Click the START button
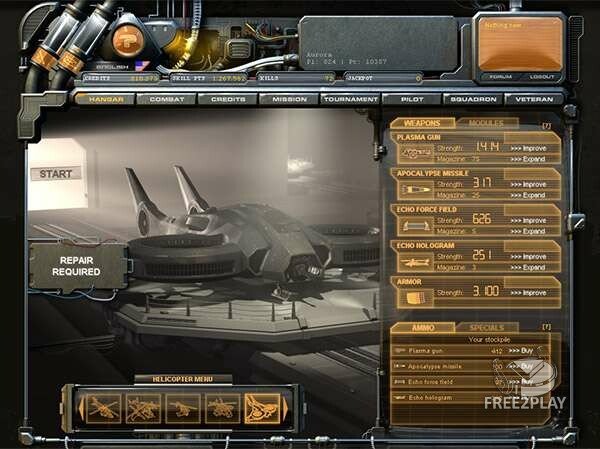This screenshot has width=600, height=449. tap(55, 174)
